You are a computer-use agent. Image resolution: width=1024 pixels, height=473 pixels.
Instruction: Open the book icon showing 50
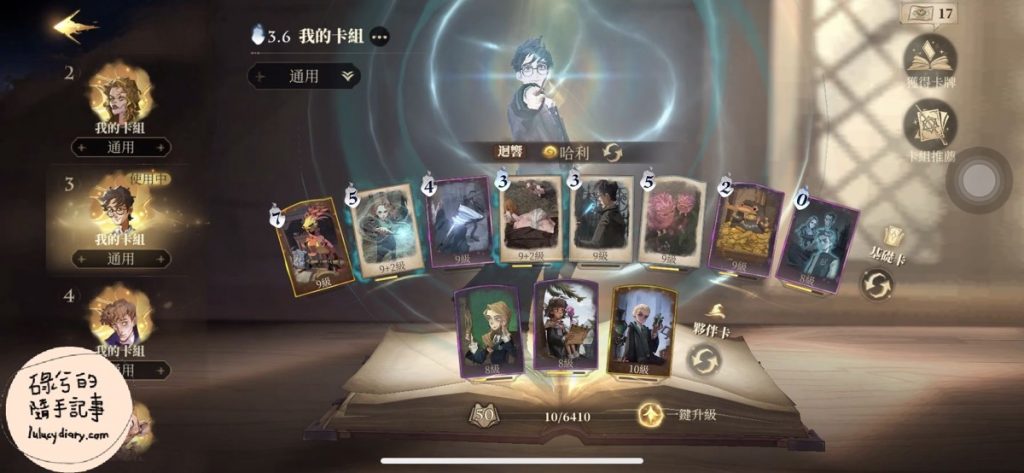(x=485, y=414)
